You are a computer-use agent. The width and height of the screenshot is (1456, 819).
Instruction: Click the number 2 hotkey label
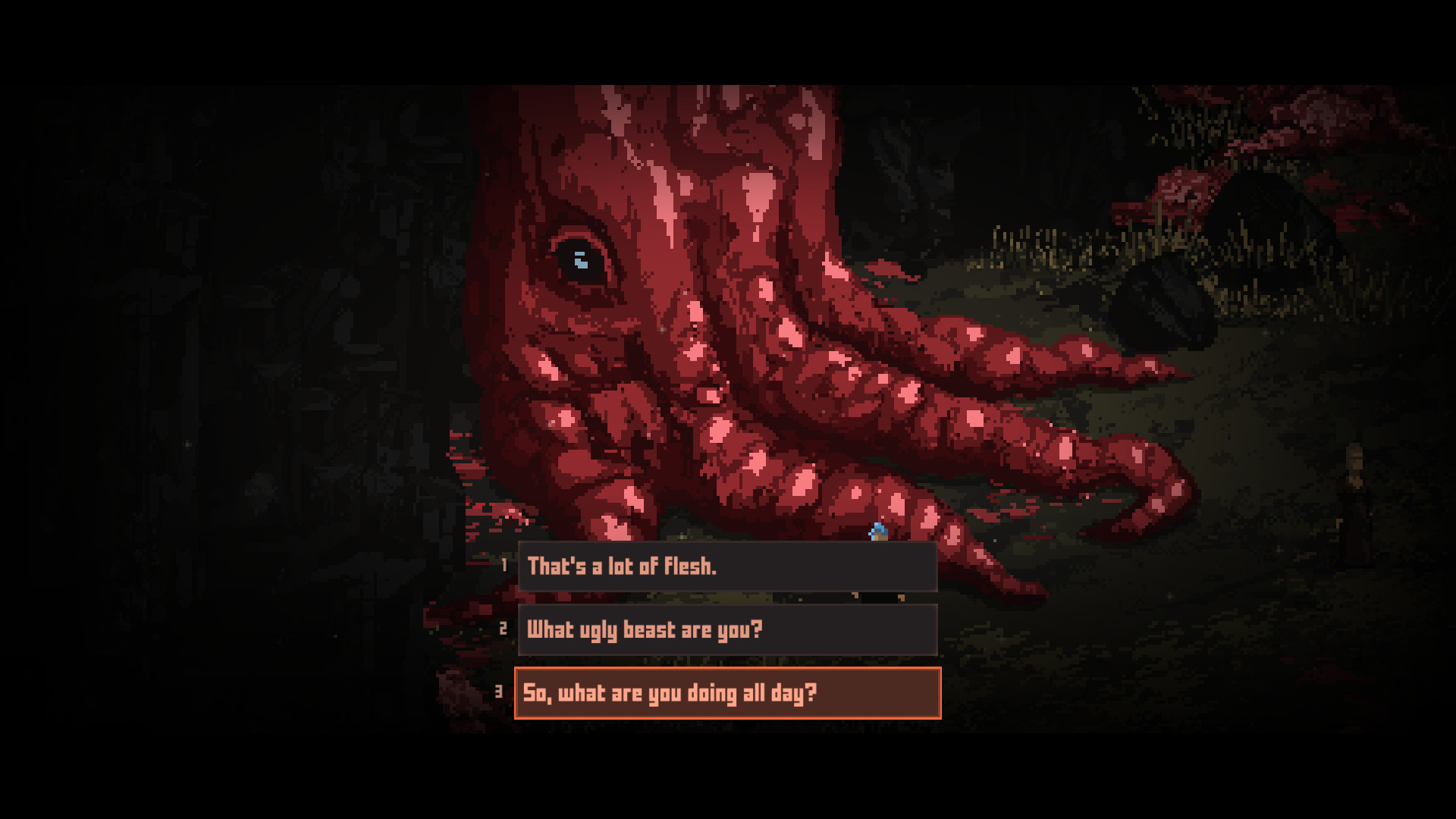click(x=502, y=628)
